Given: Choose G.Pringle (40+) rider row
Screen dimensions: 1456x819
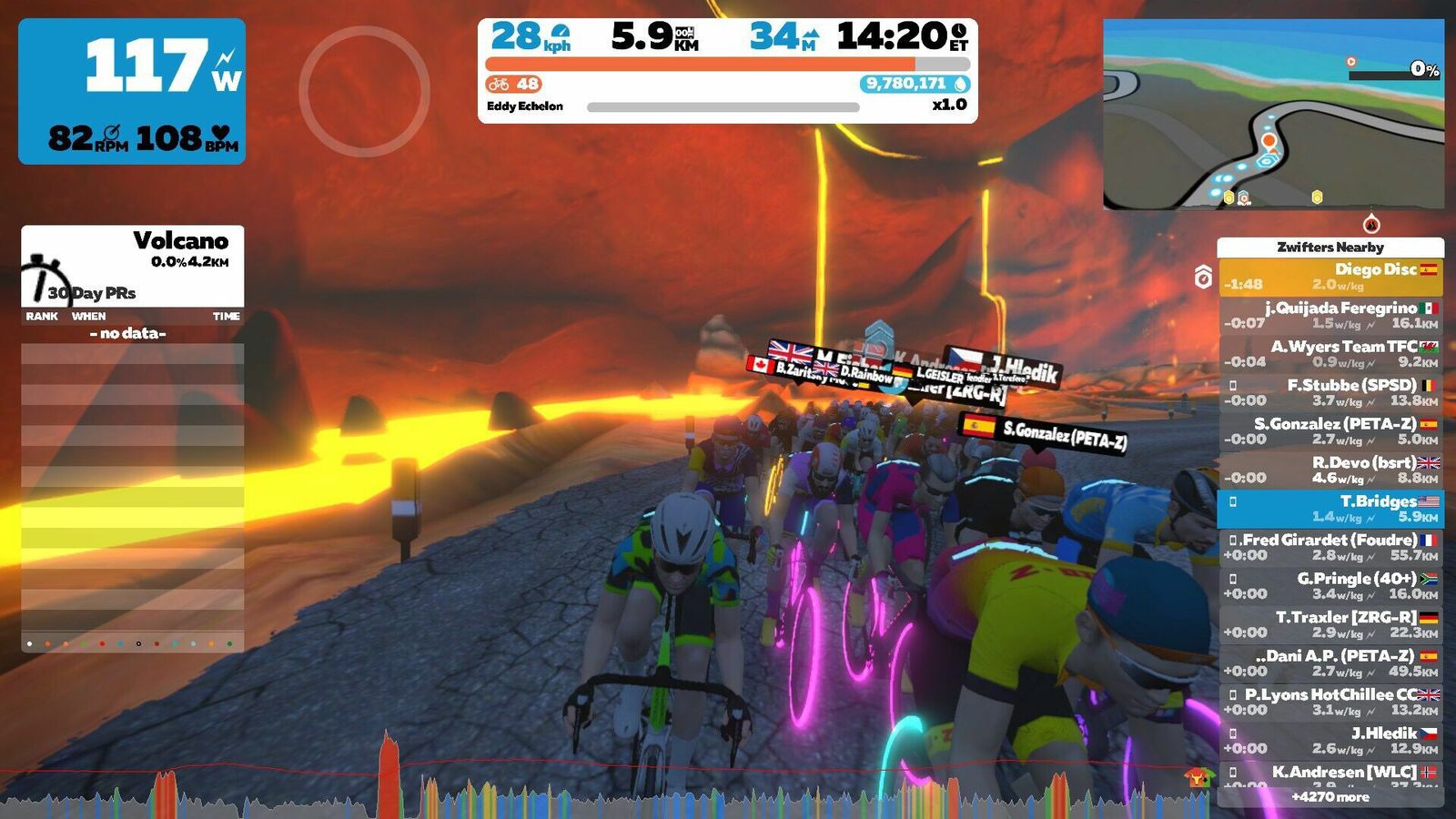Looking at the screenshot, I should point(1330,586).
